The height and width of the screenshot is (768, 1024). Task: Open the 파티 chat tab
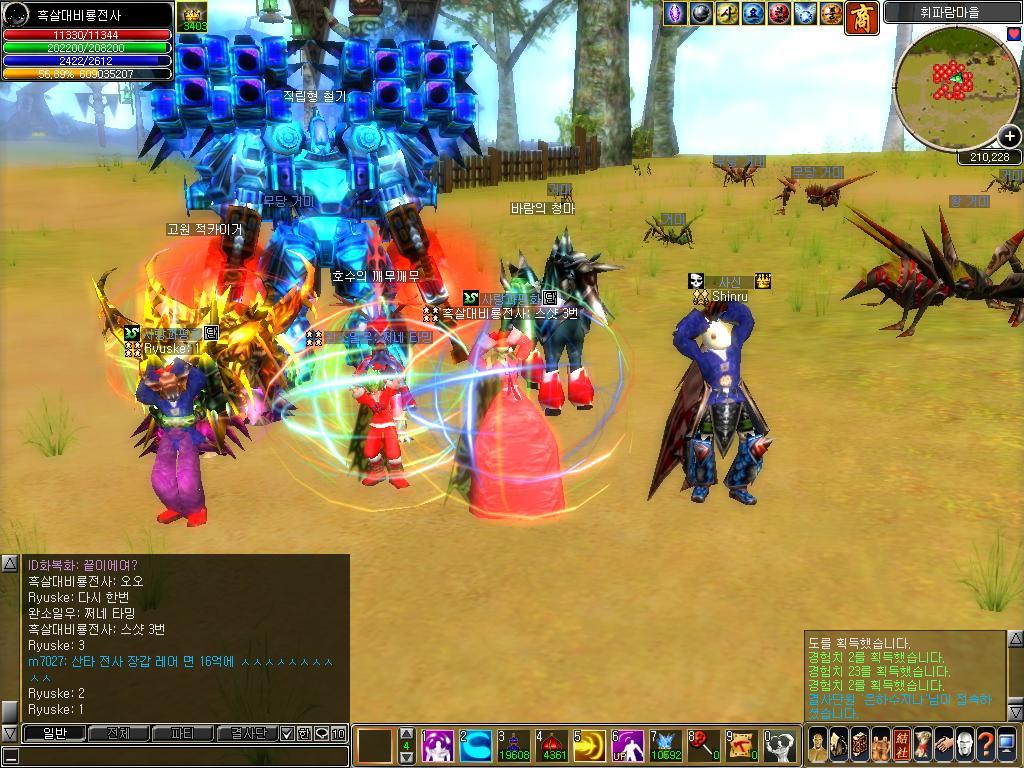(x=182, y=733)
